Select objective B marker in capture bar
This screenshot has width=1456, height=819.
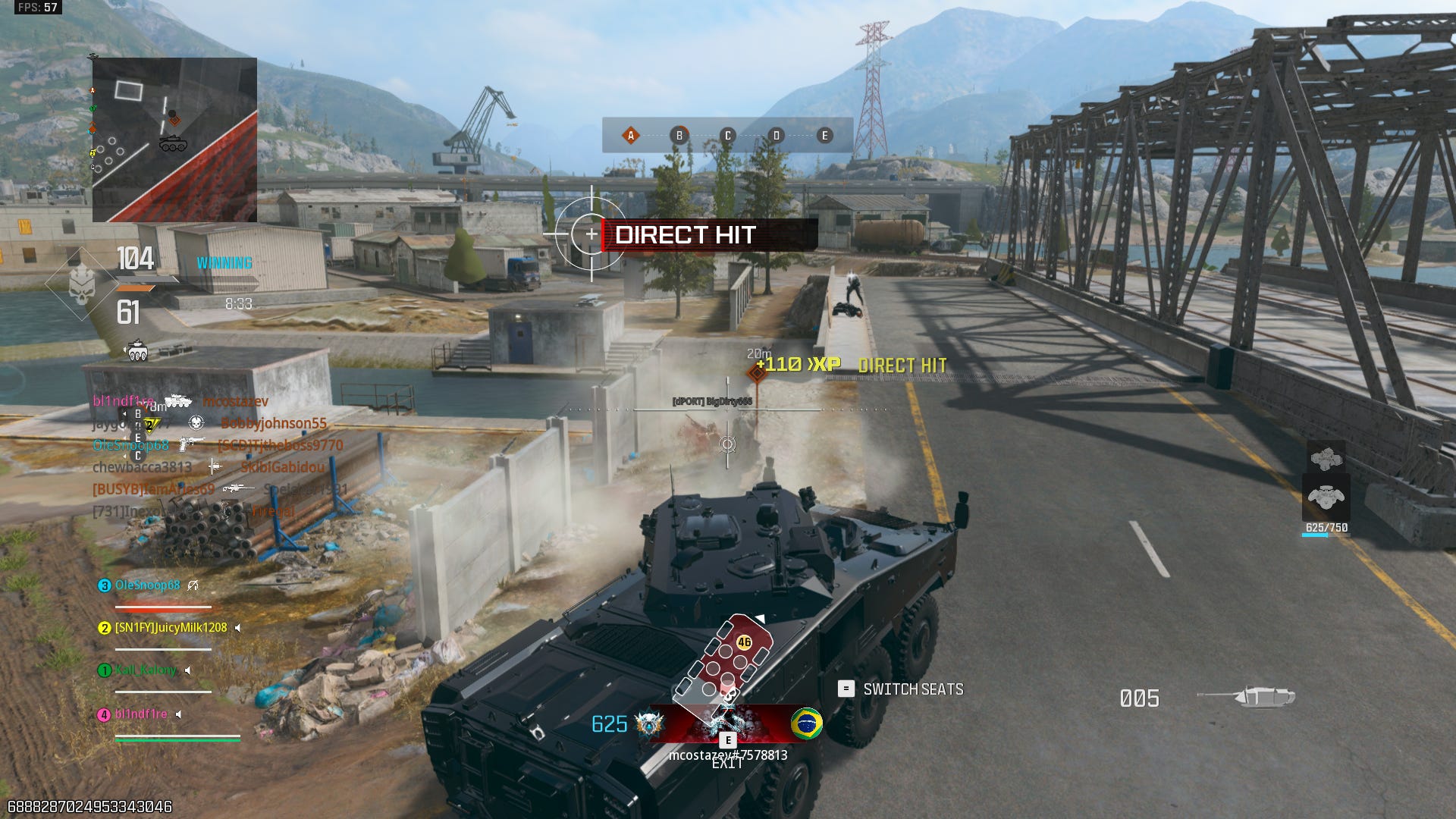679,136
